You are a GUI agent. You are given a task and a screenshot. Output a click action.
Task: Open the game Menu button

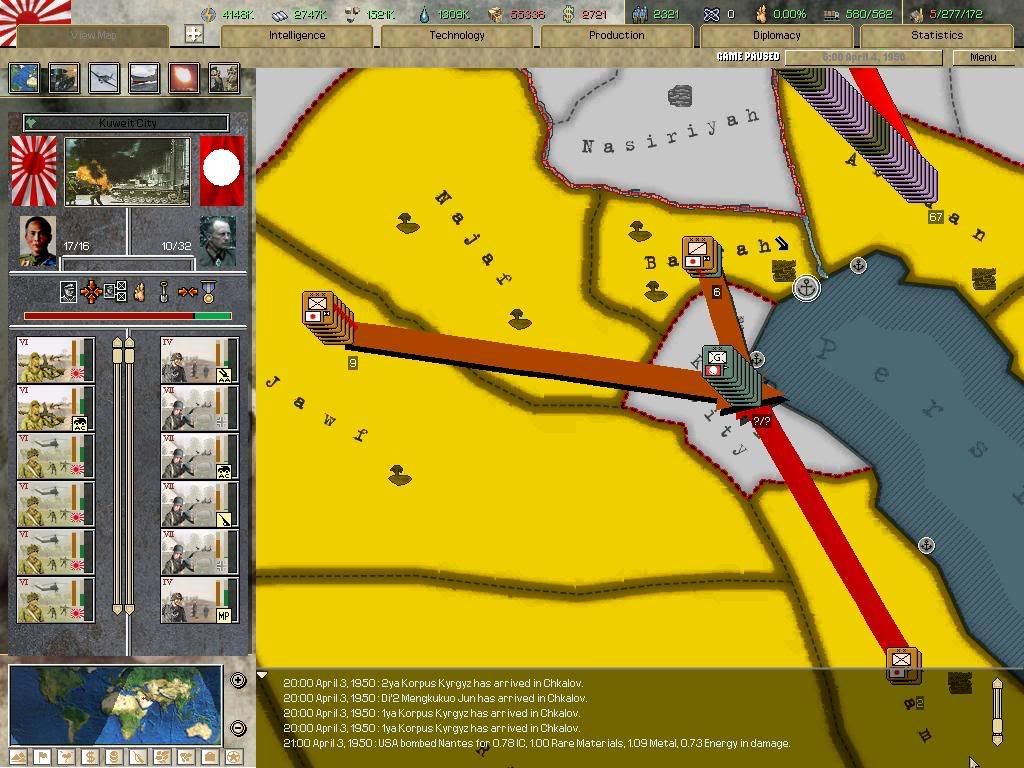point(983,57)
